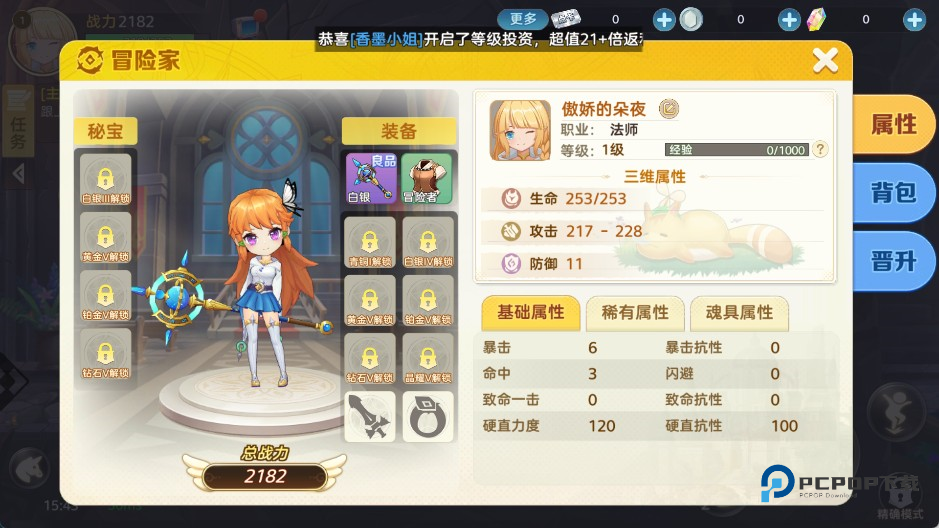Screen dimensions: 939x528
Task: Close the 冒险家 character panel
Action: tap(825, 60)
